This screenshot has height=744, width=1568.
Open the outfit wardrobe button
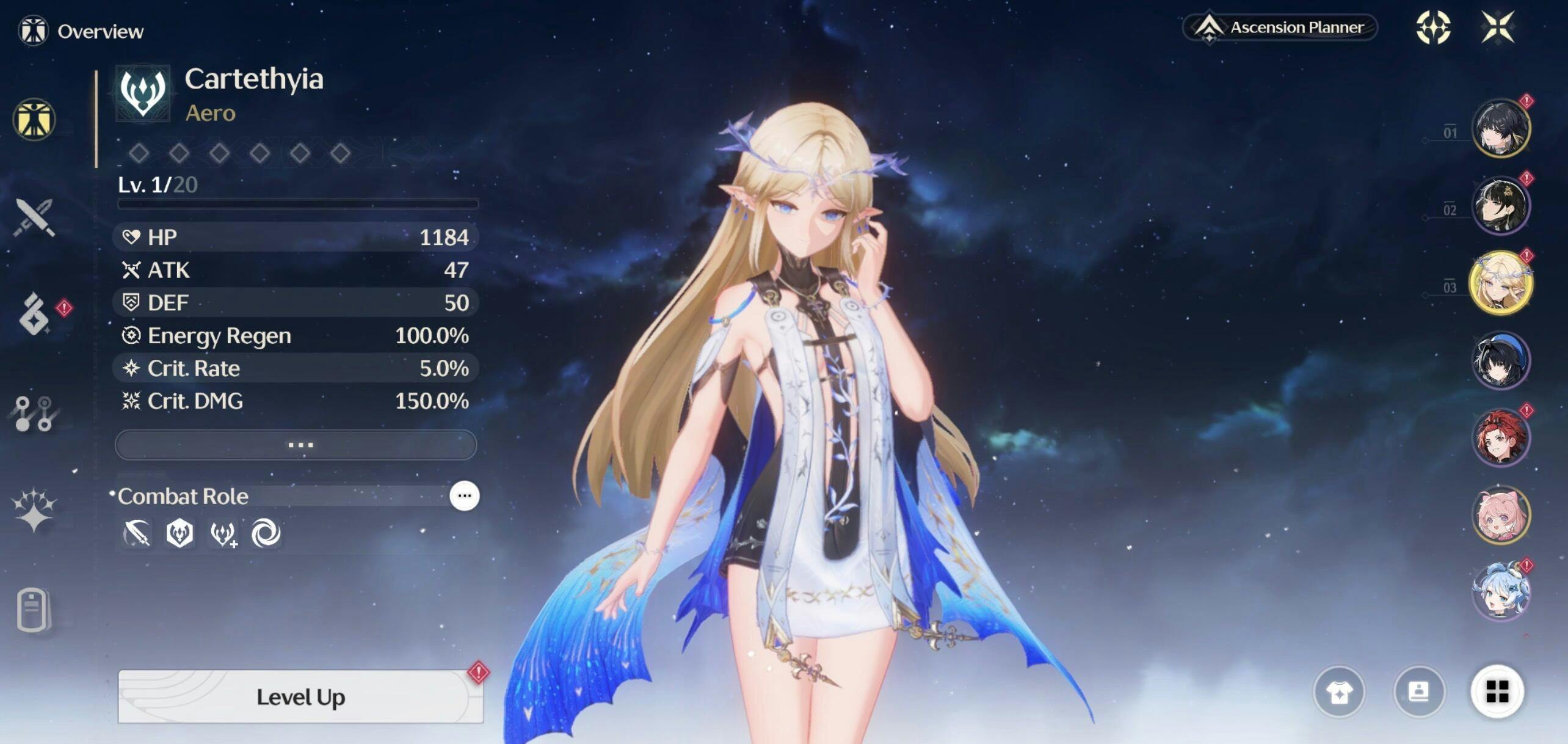point(1339,692)
